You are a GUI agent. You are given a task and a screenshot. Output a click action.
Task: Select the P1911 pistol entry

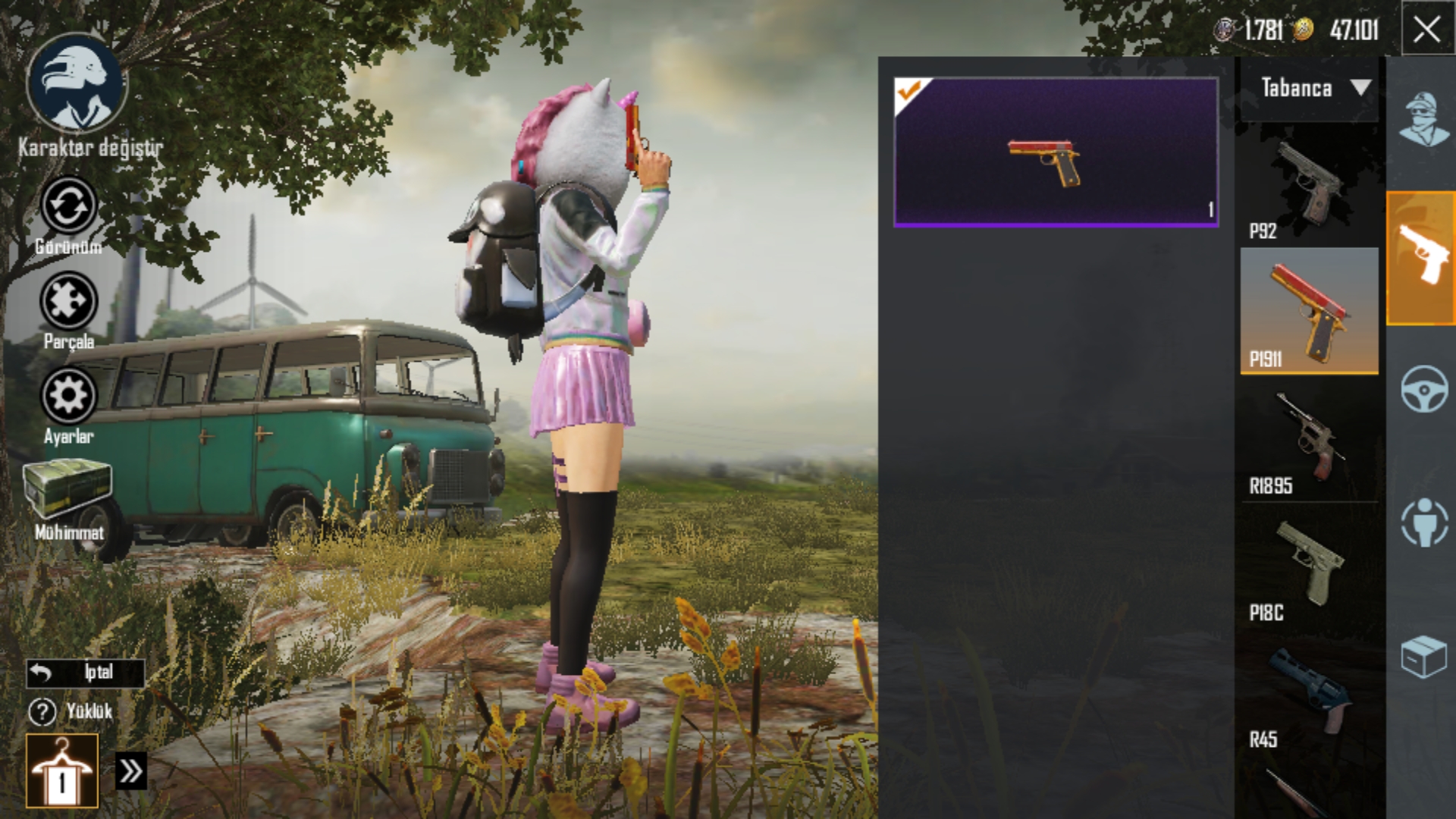click(1309, 311)
